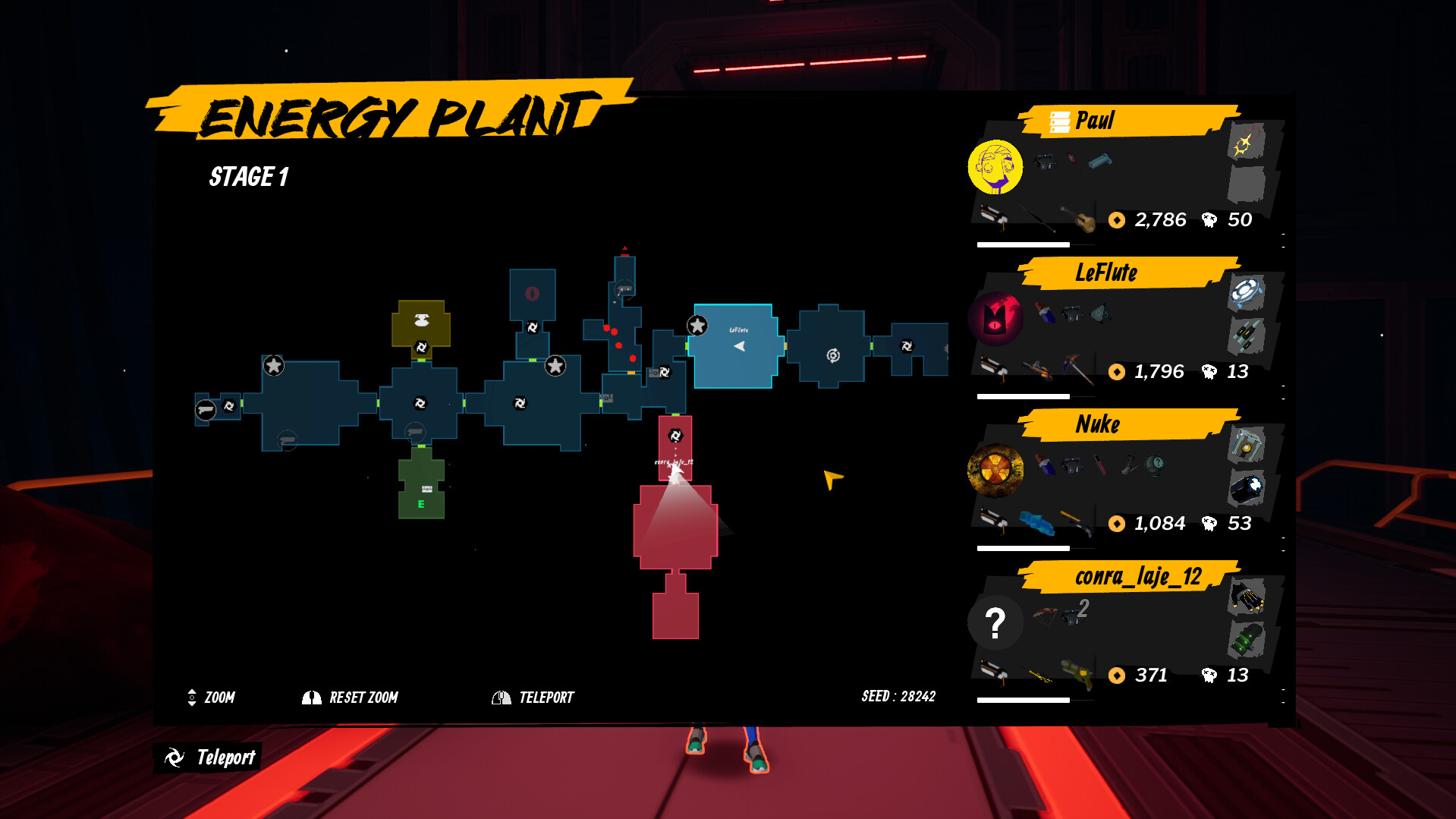1456x819 pixels.
Task: Click the Teleport button at bottom left
Action: [x=209, y=757]
